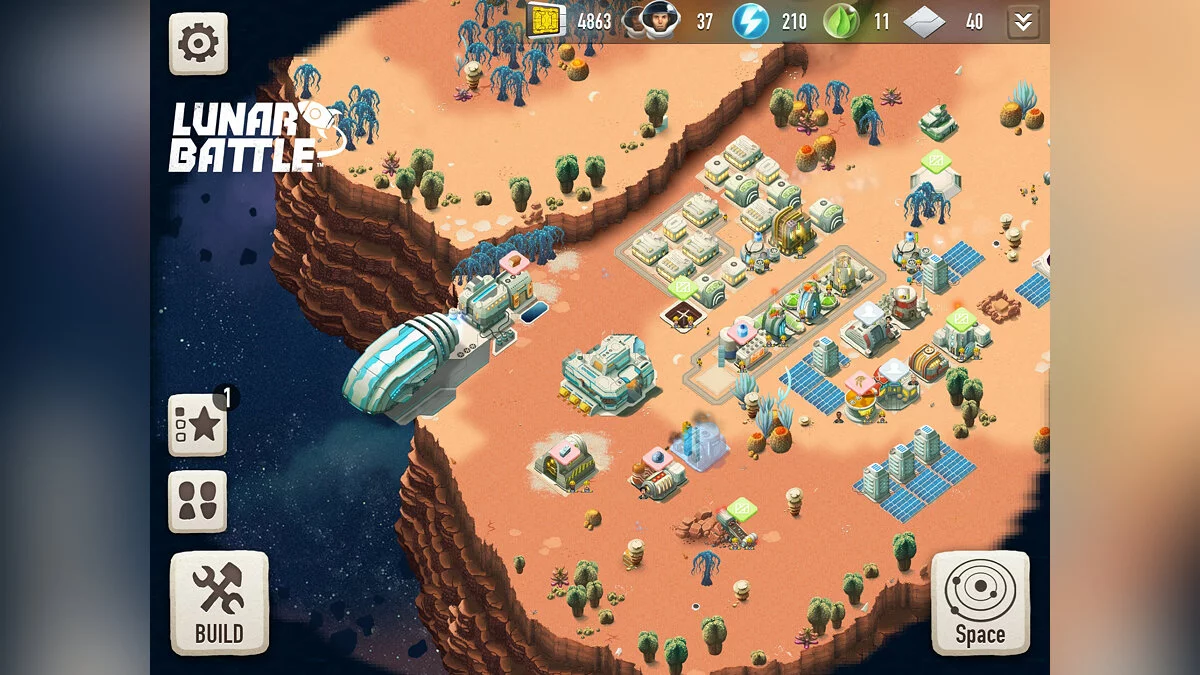Go to the Space view
1200x675 pixels.
pyautogui.click(x=979, y=602)
